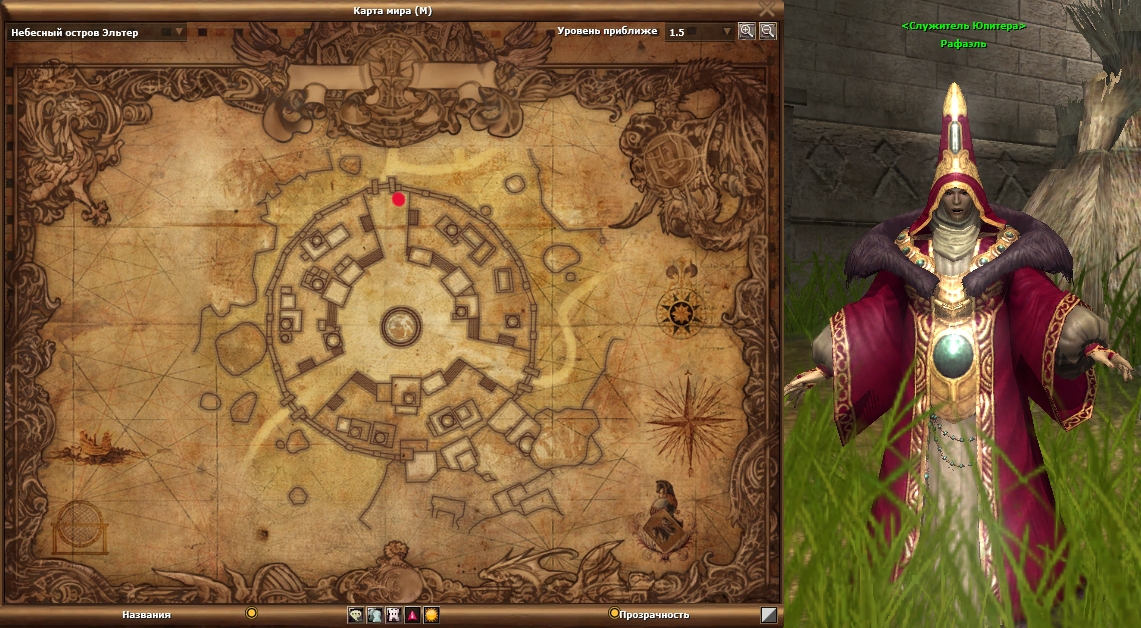1141x628 pixels.
Task: Toggle the pale face map filter icon
Action: (x=356, y=615)
